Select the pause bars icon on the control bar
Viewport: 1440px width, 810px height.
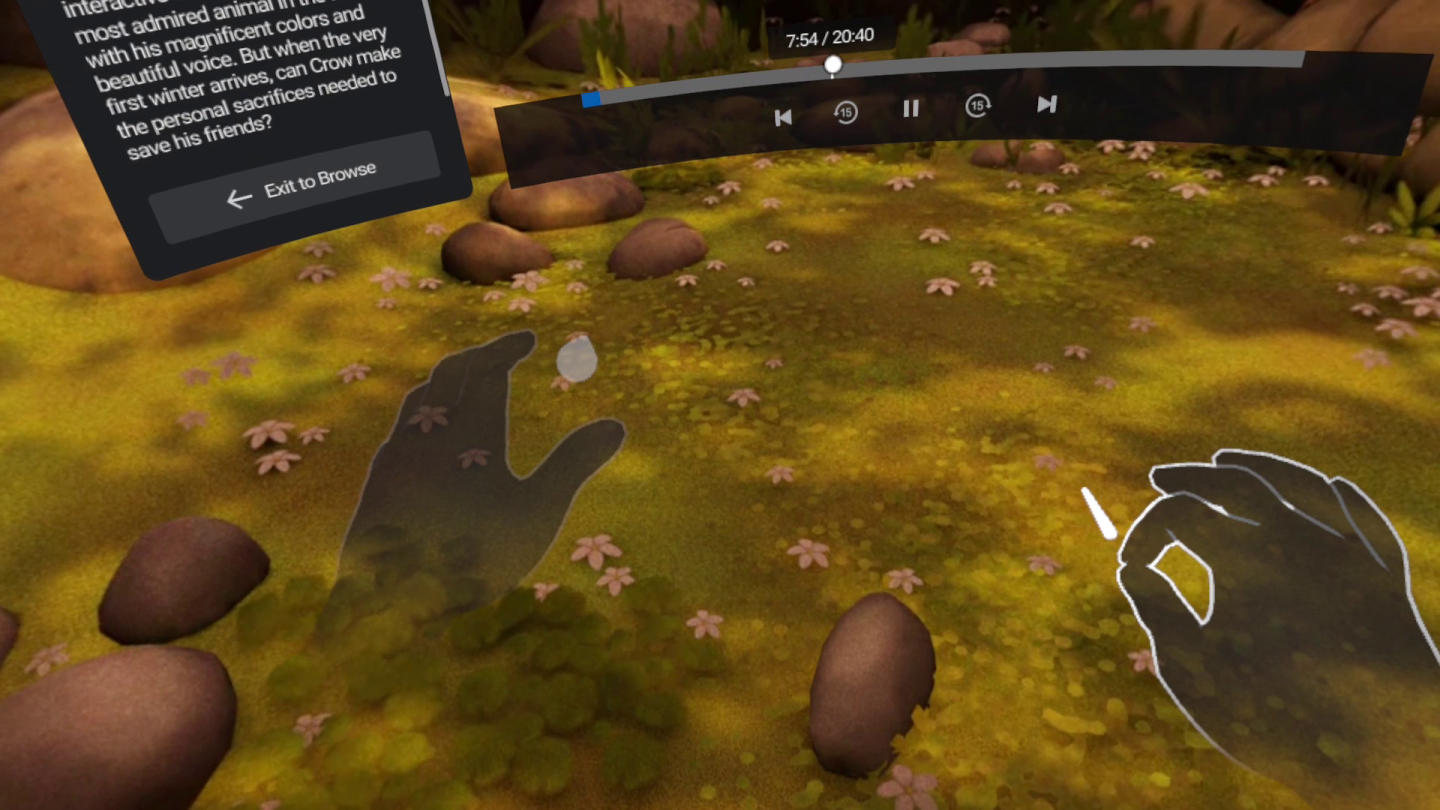pyautogui.click(x=910, y=110)
